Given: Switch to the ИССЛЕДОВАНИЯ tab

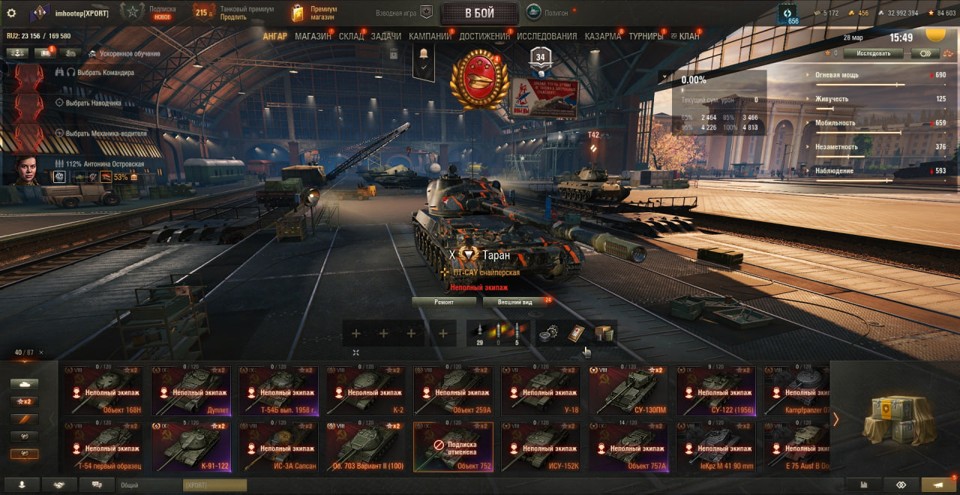Looking at the screenshot, I should pyautogui.click(x=545, y=36).
